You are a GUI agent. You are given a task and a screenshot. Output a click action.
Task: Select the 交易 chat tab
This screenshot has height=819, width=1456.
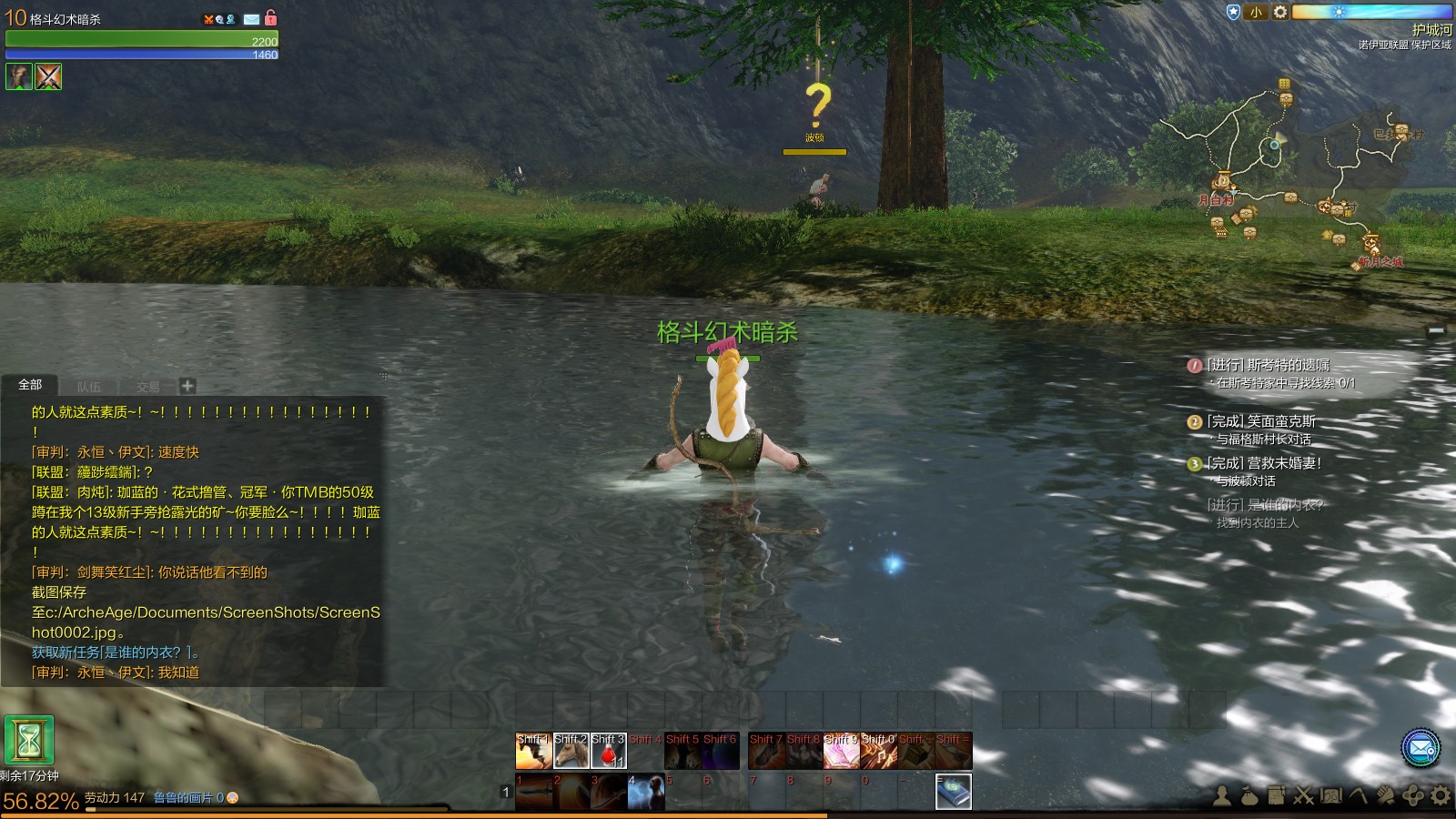[x=147, y=387]
